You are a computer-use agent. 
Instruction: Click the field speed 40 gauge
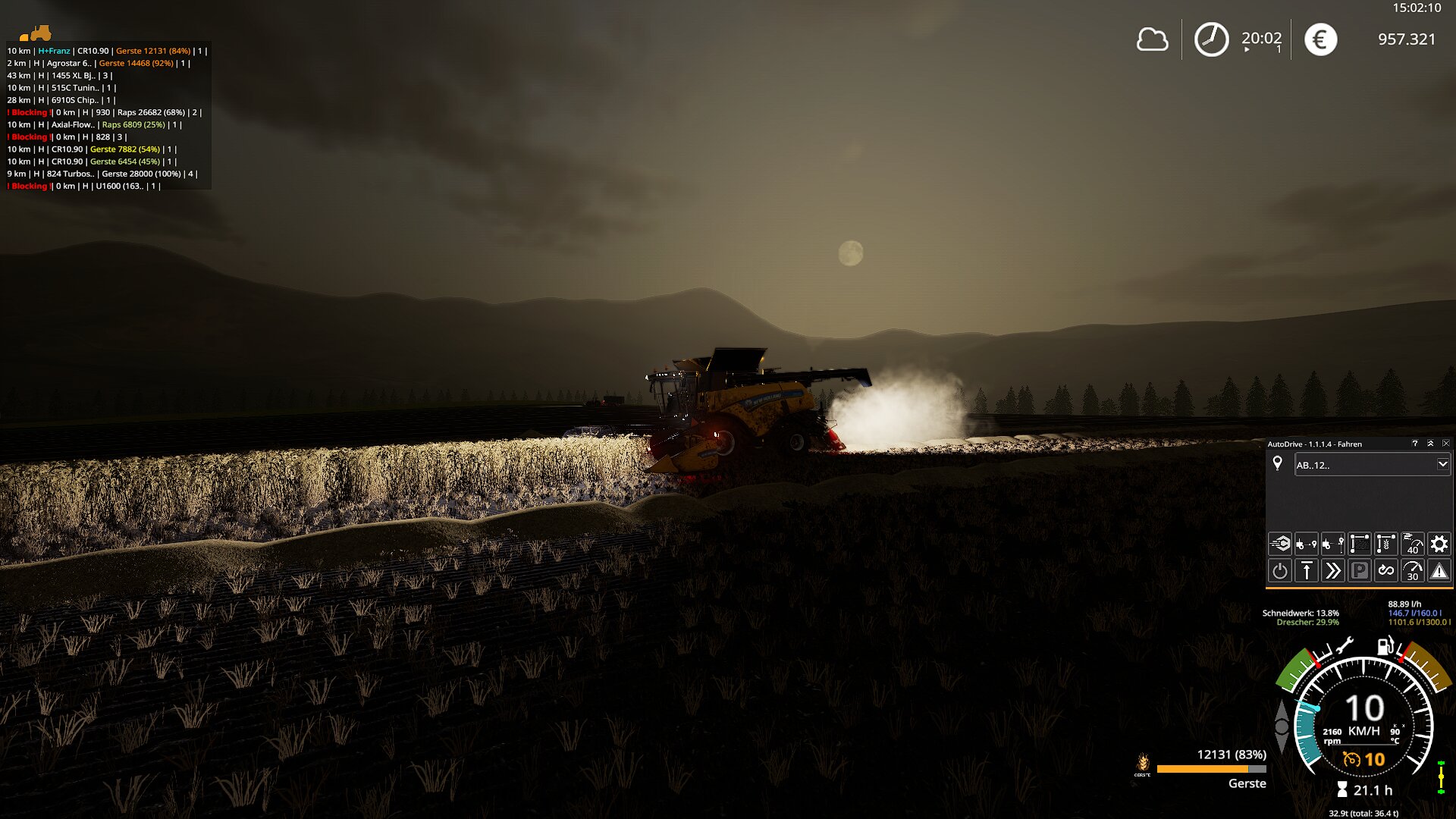[1413, 544]
